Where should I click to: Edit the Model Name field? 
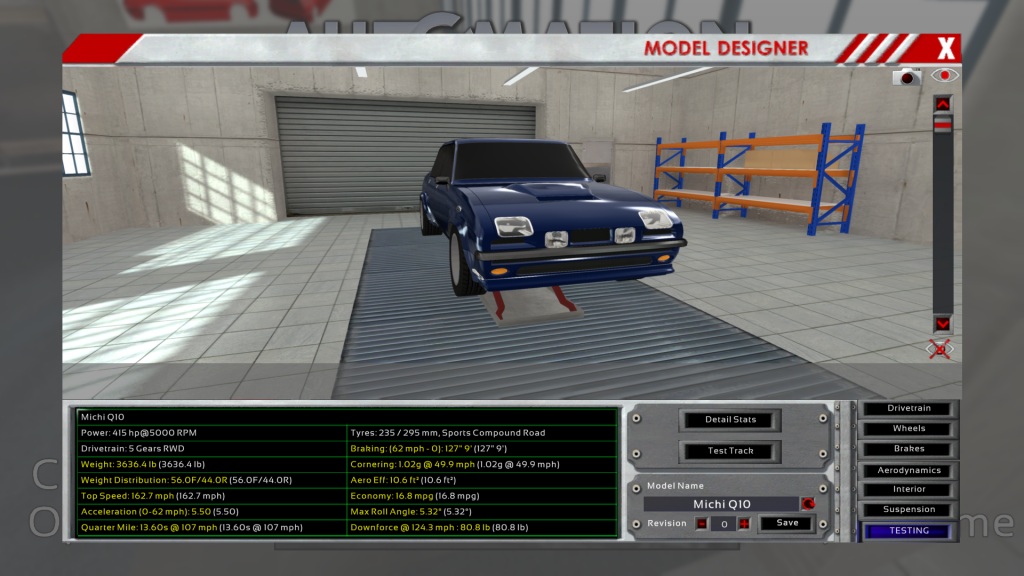click(721, 504)
